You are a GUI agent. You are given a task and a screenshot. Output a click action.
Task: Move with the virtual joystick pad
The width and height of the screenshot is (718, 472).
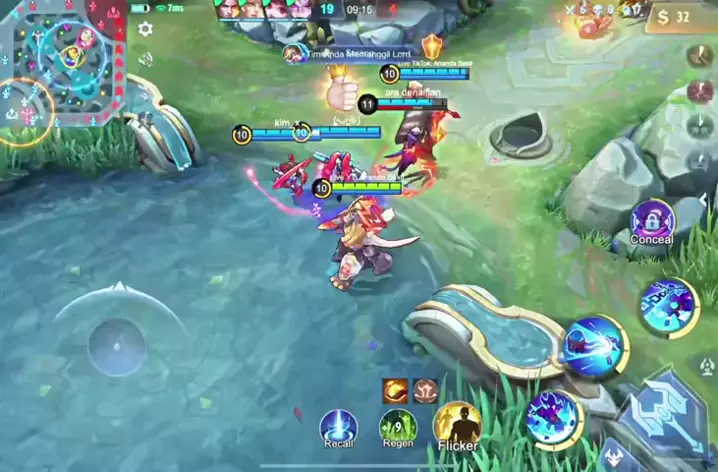click(x=117, y=346)
